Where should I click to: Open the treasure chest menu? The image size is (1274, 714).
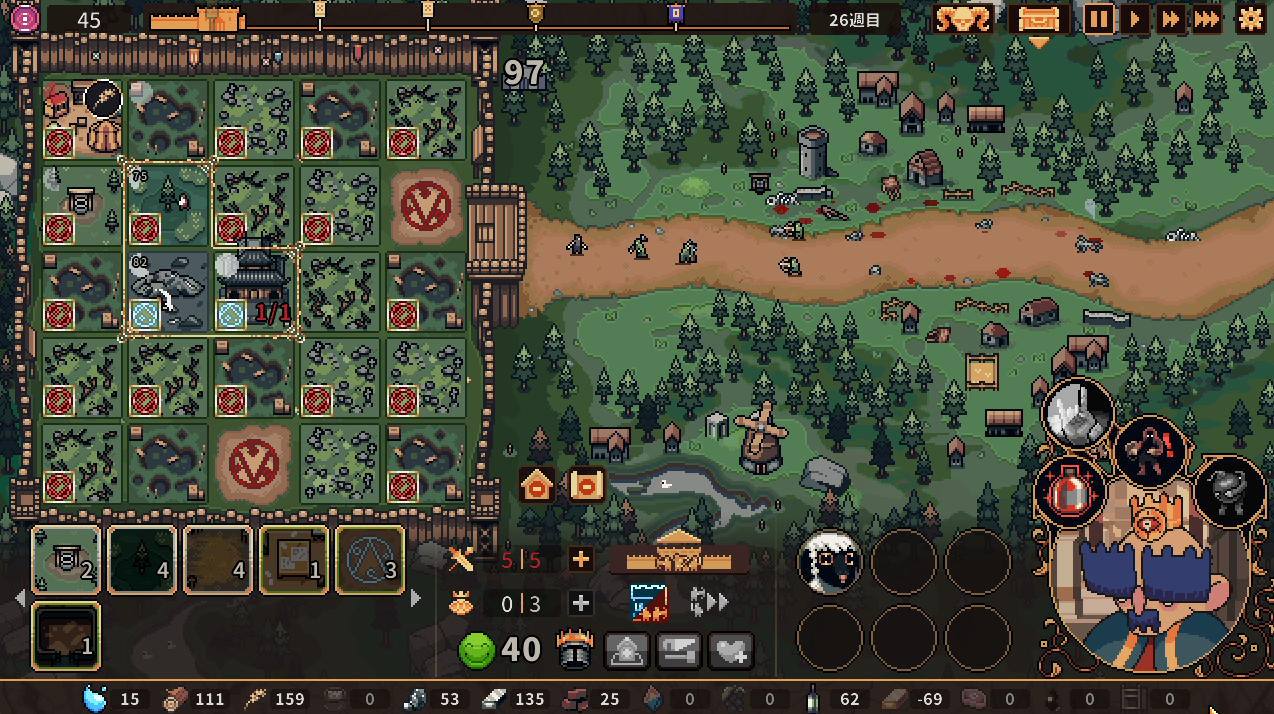tap(1039, 20)
